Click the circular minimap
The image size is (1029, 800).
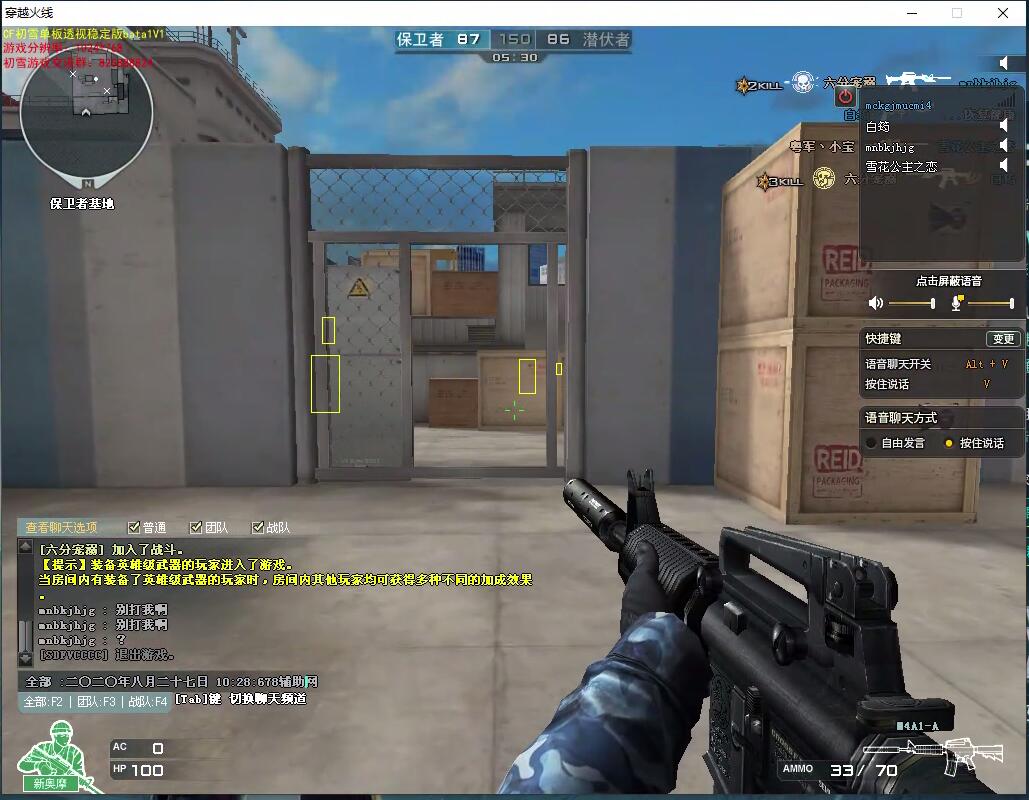86,112
